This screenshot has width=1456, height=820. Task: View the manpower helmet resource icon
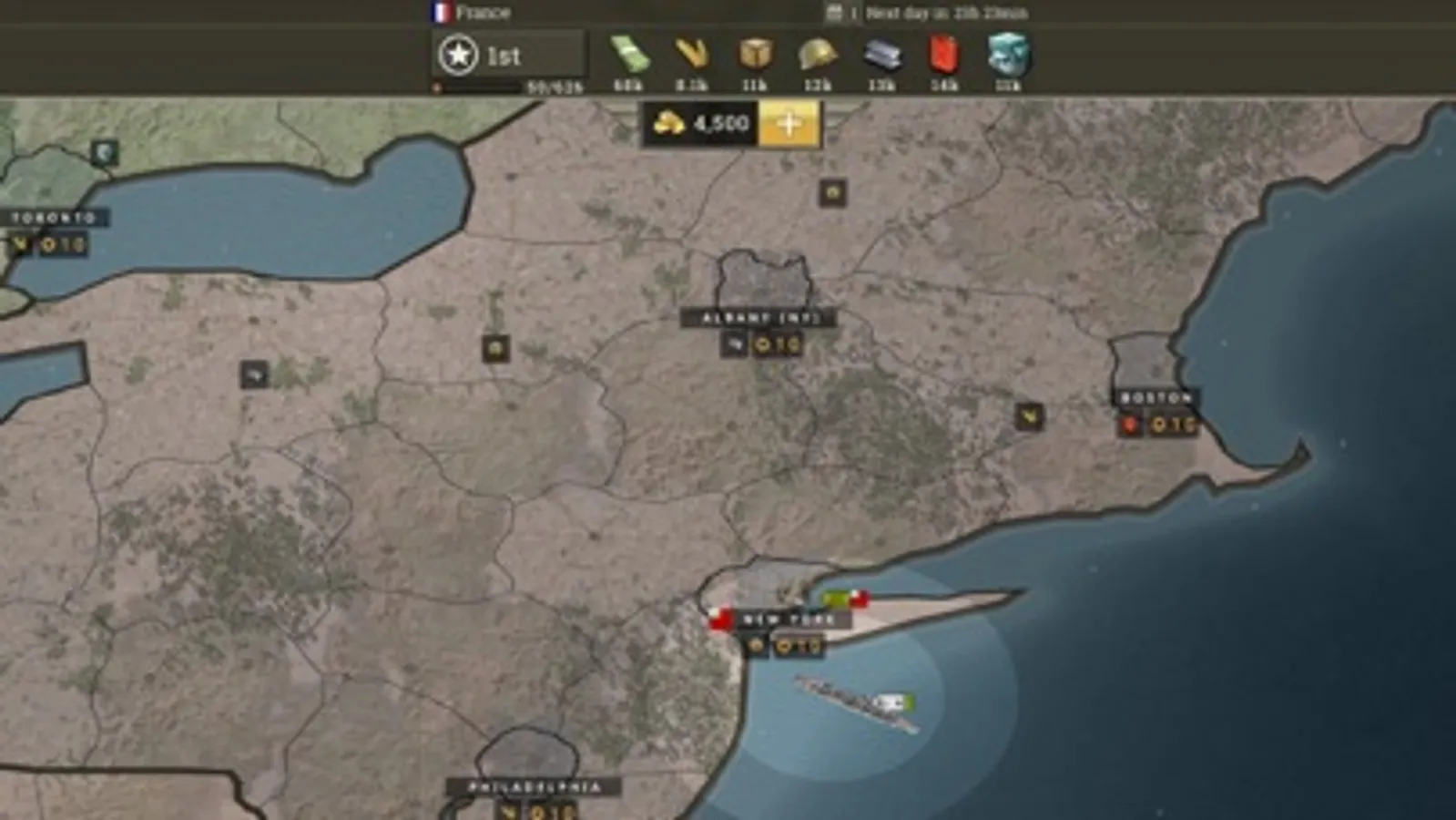tap(818, 58)
